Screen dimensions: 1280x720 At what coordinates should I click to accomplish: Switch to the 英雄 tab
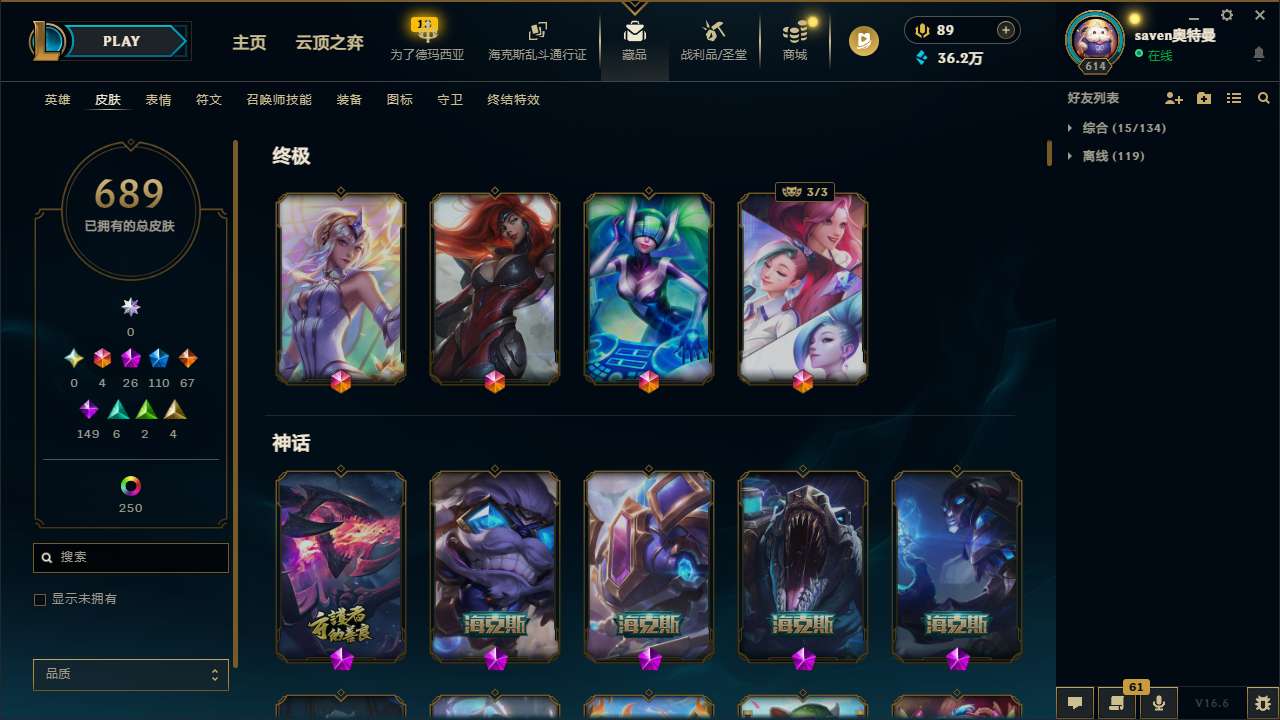[x=57, y=100]
